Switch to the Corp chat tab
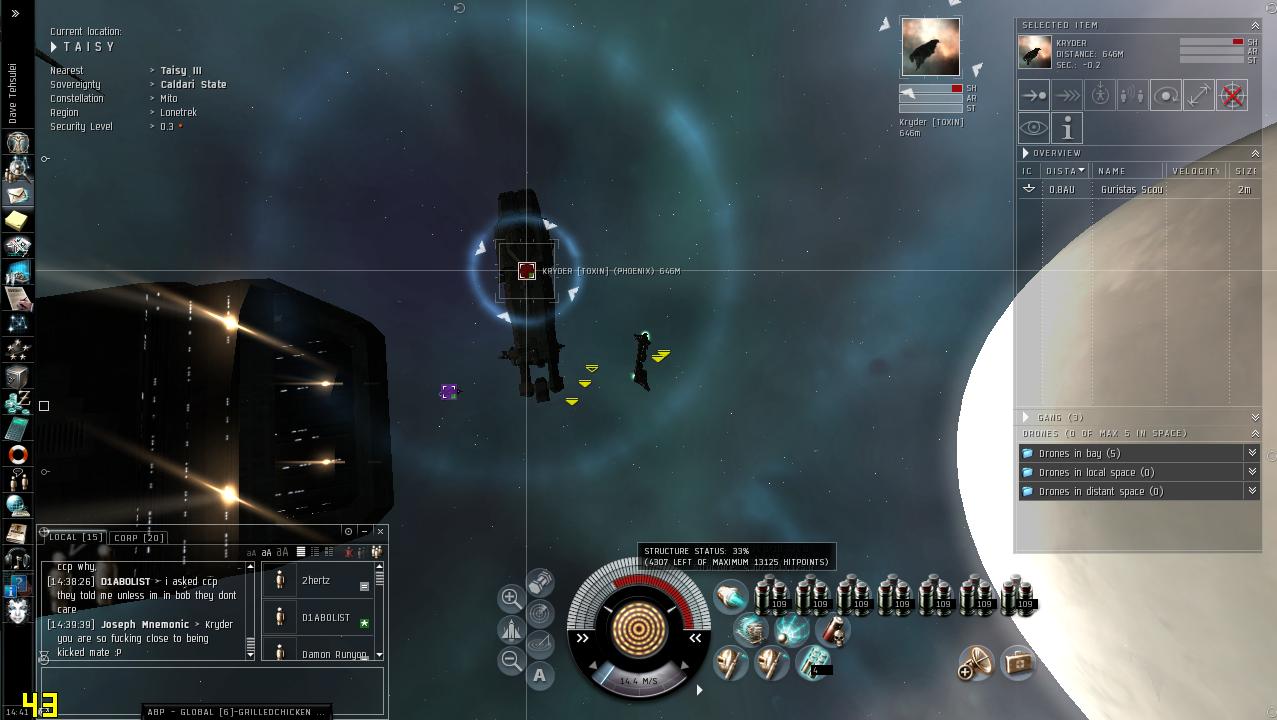Image resolution: width=1277 pixels, height=720 pixels. click(139, 538)
